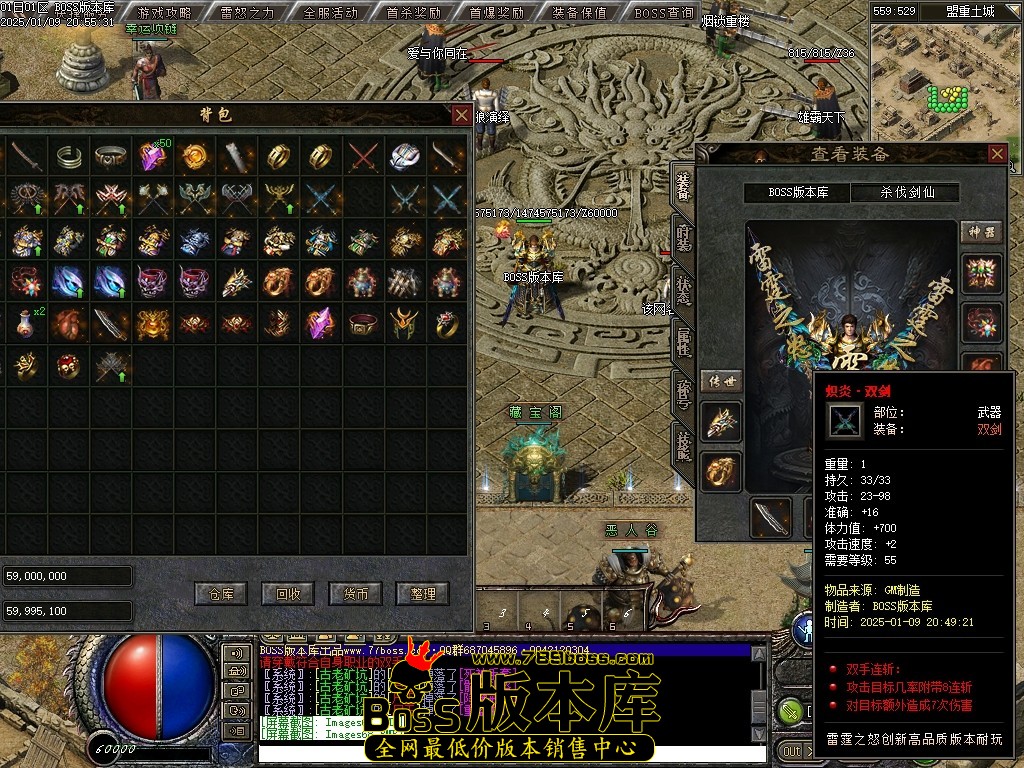Image resolution: width=1024 pixels, height=768 pixels.
Task: Open the 游戏攻略 top menu
Action: click(165, 13)
